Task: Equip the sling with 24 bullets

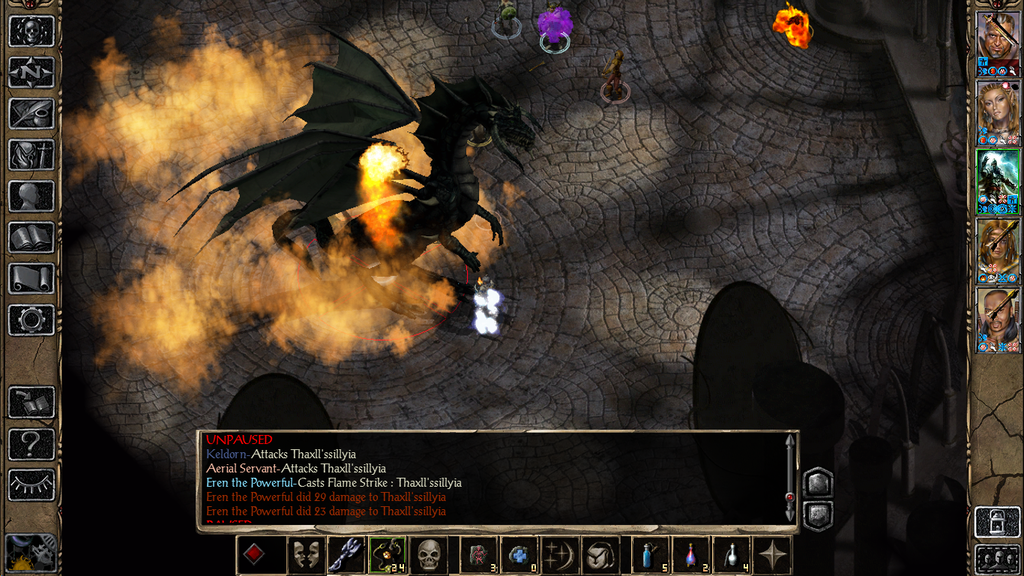Action: tap(387, 554)
